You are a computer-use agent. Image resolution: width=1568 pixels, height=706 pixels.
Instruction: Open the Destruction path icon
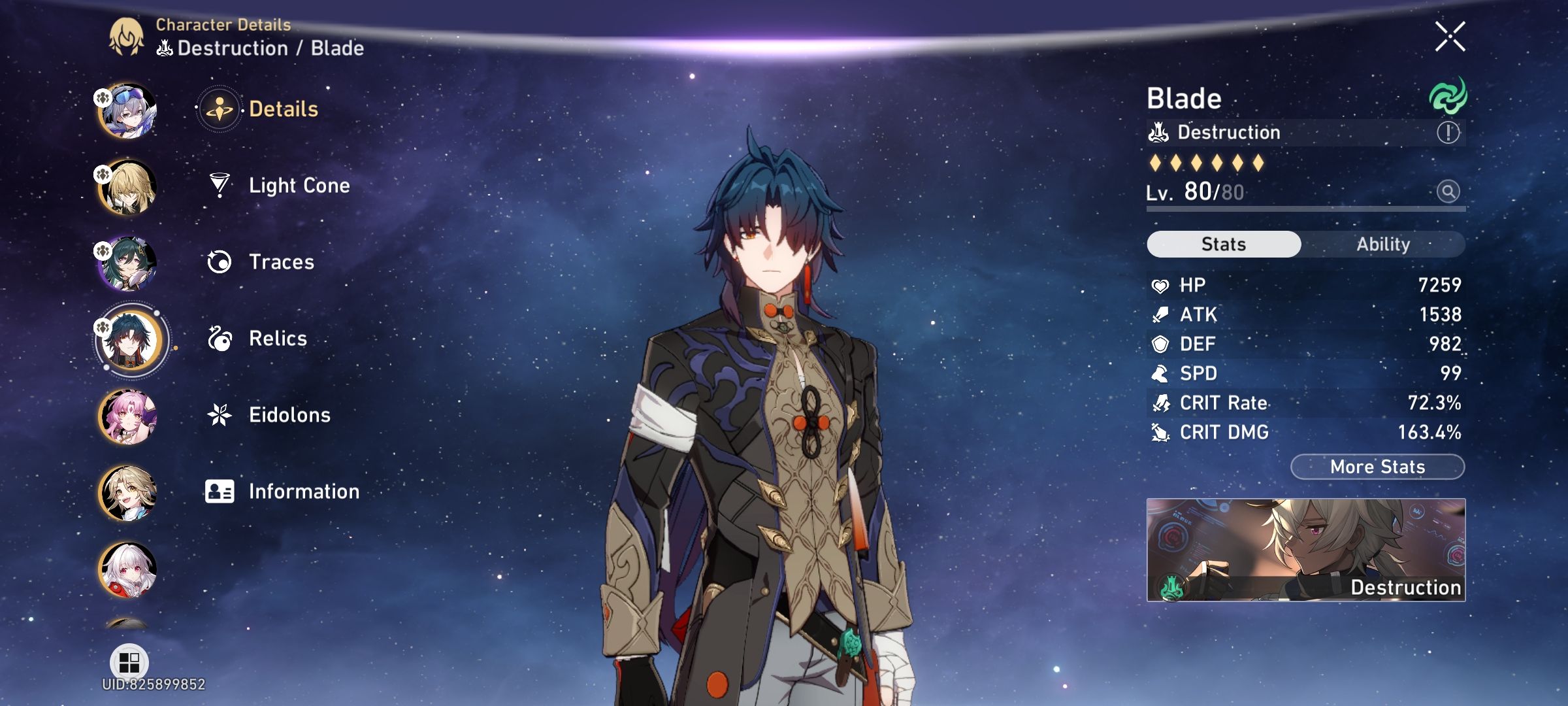[1159, 132]
